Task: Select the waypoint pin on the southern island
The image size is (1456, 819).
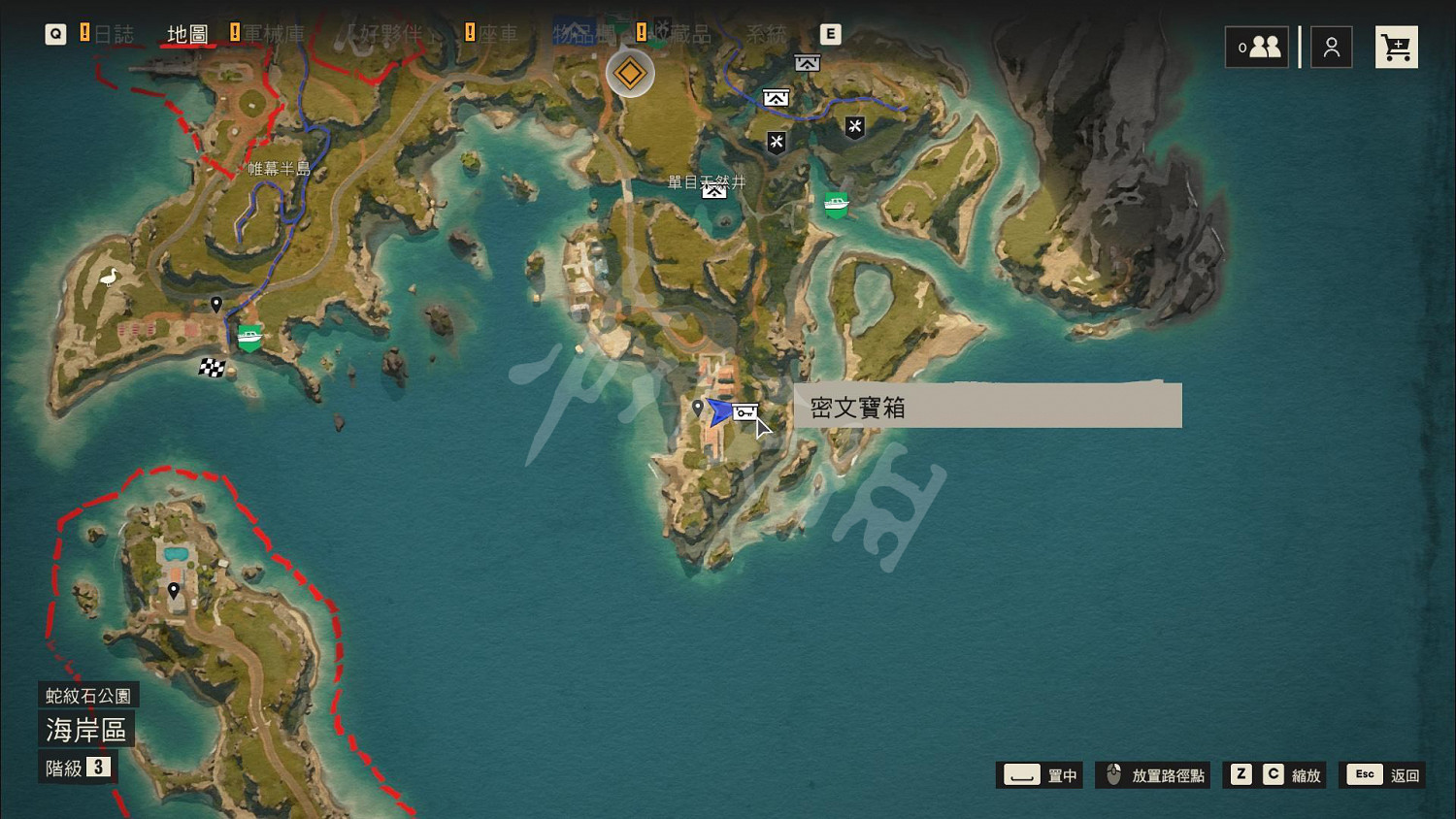Action: (x=174, y=589)
